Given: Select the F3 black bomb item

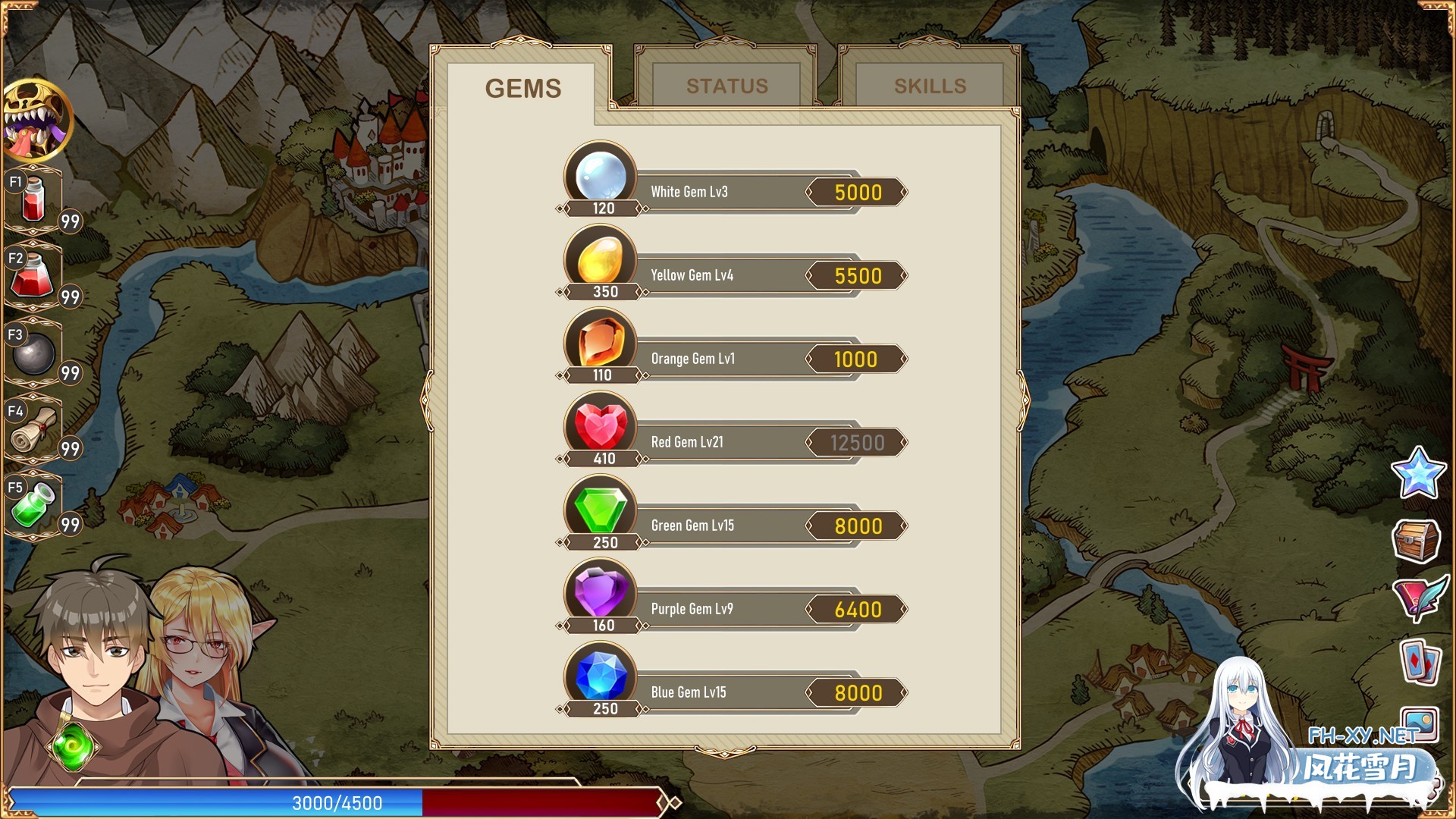Looking at the screenshot, I should pos(34,353).
